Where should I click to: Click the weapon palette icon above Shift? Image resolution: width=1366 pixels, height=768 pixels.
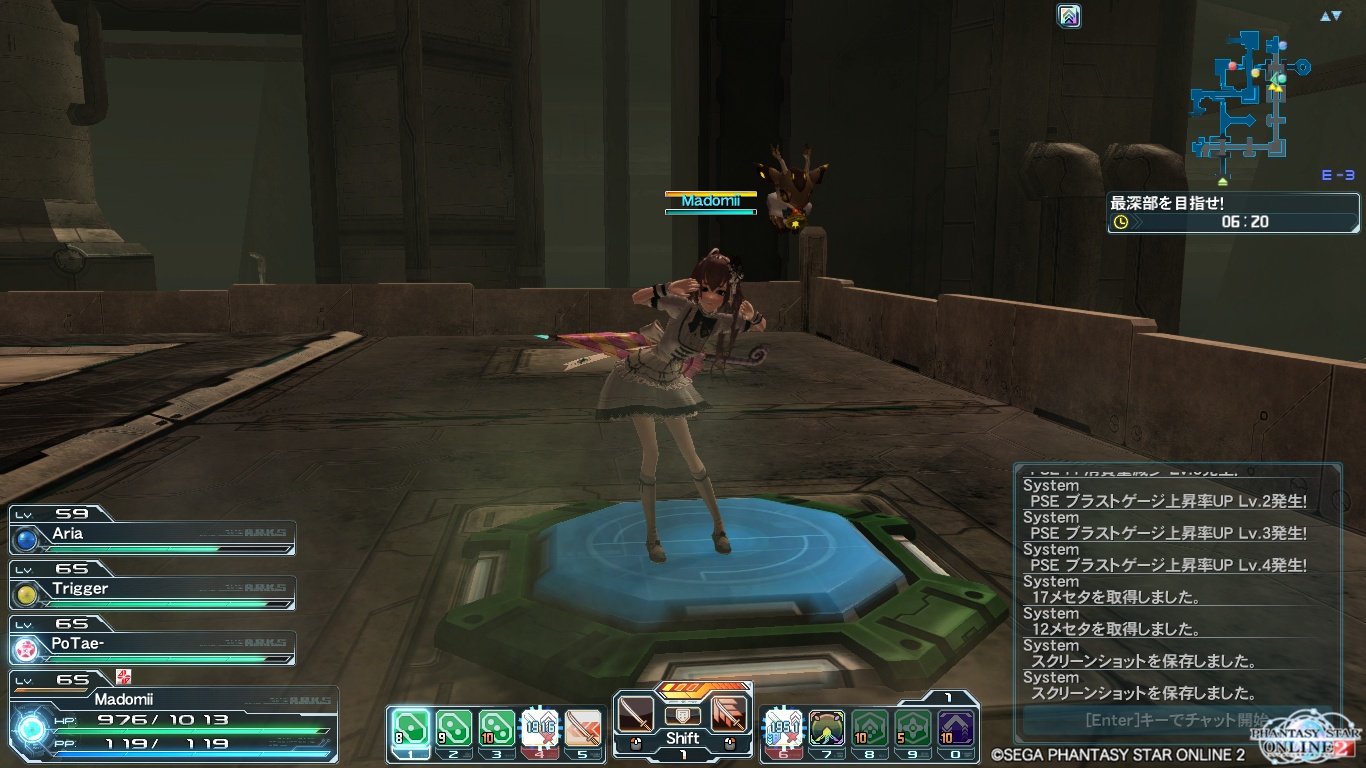(x=682, y=714)
